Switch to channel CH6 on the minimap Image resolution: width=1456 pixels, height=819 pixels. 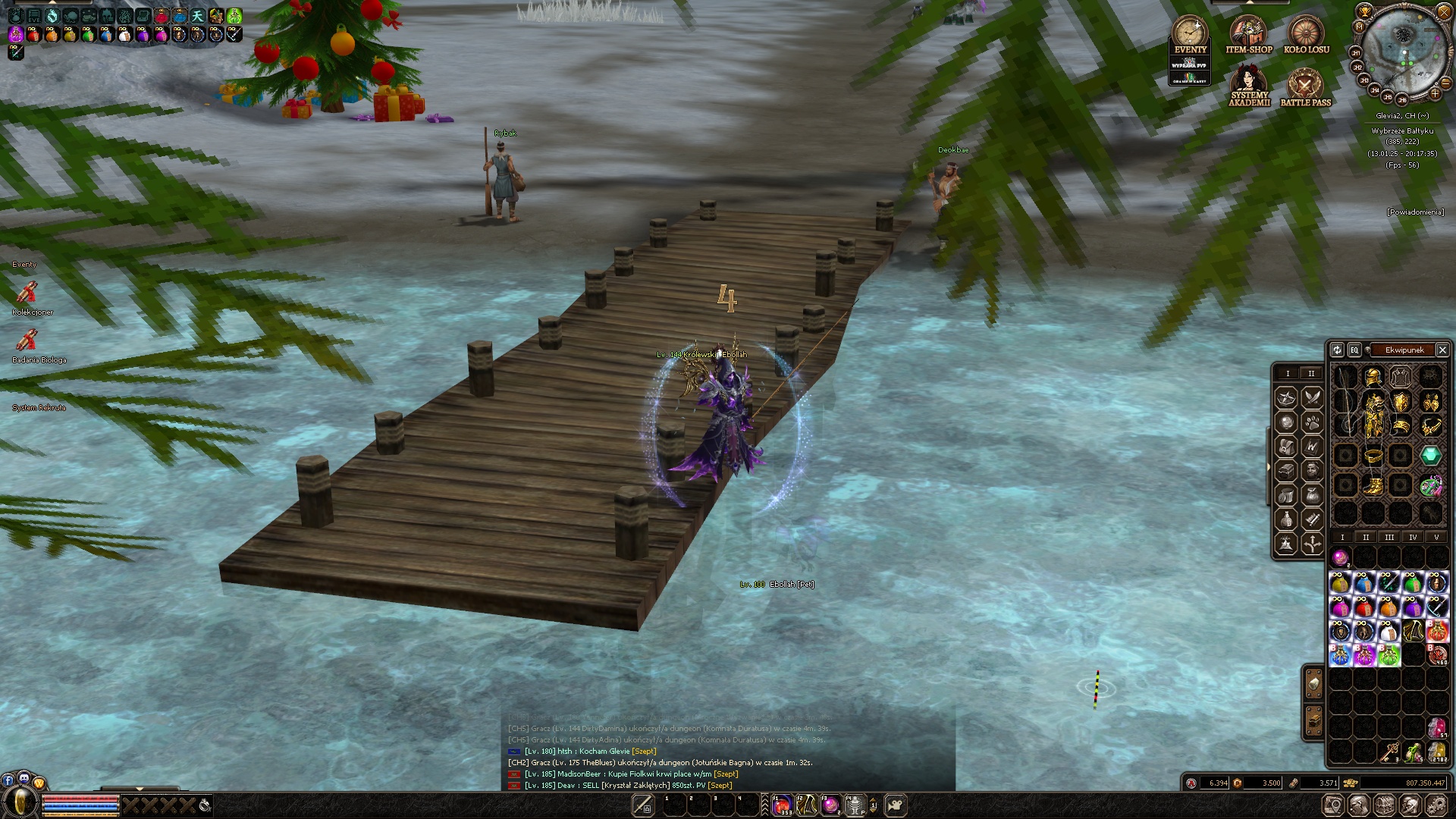tap(1402, 99)
